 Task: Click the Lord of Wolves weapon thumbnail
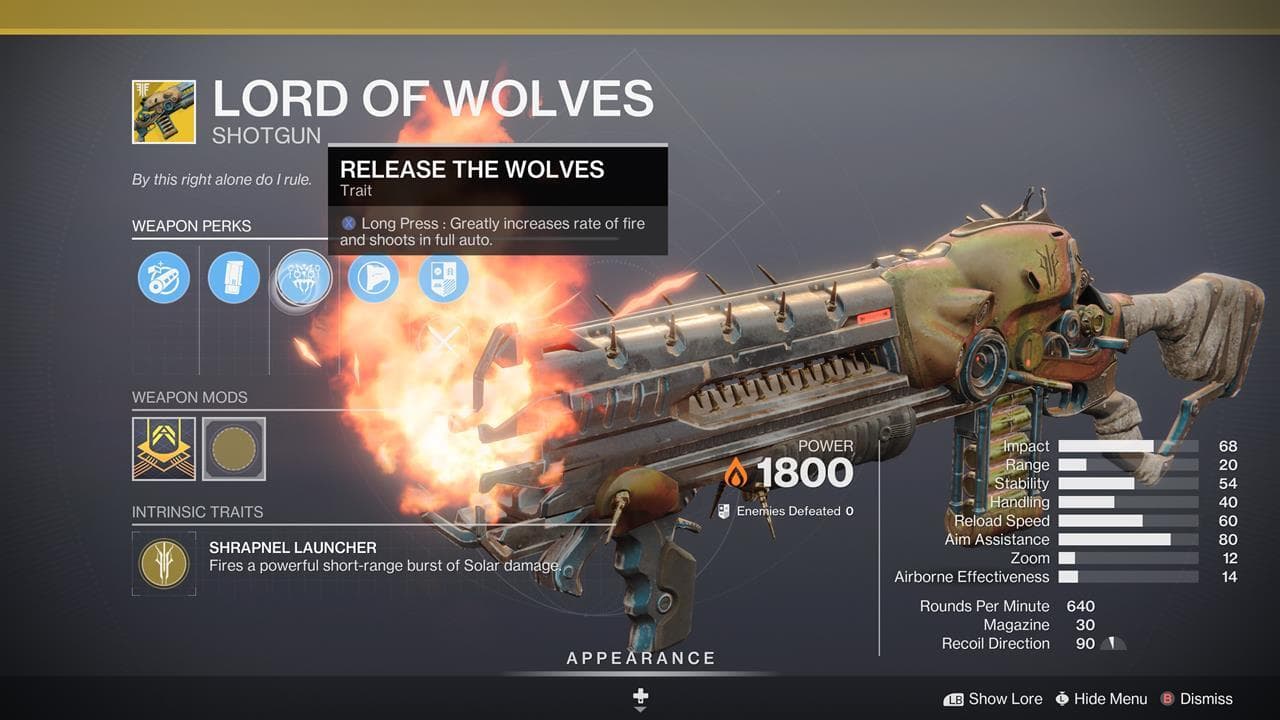coord(164,112)
